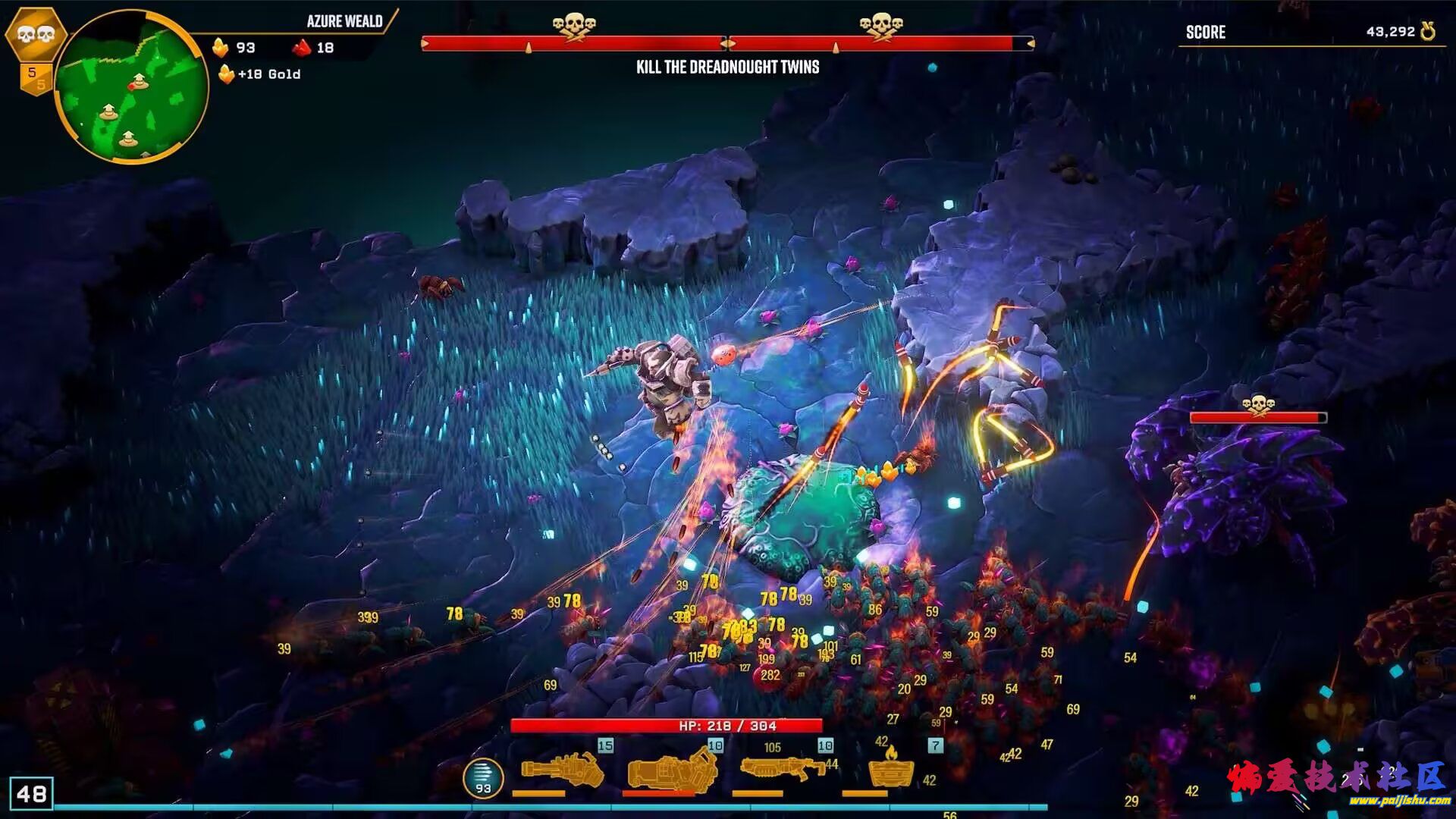1456x819 pixels.
Task: Select the flame-topped device weapon slot
Action: pyautogui.click(x=890, y=769)
